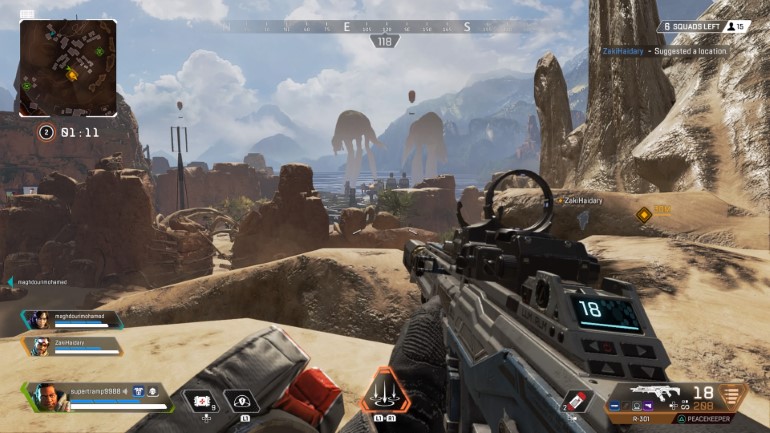
Task: Use the med kit healing item
Action: point(203,401)
